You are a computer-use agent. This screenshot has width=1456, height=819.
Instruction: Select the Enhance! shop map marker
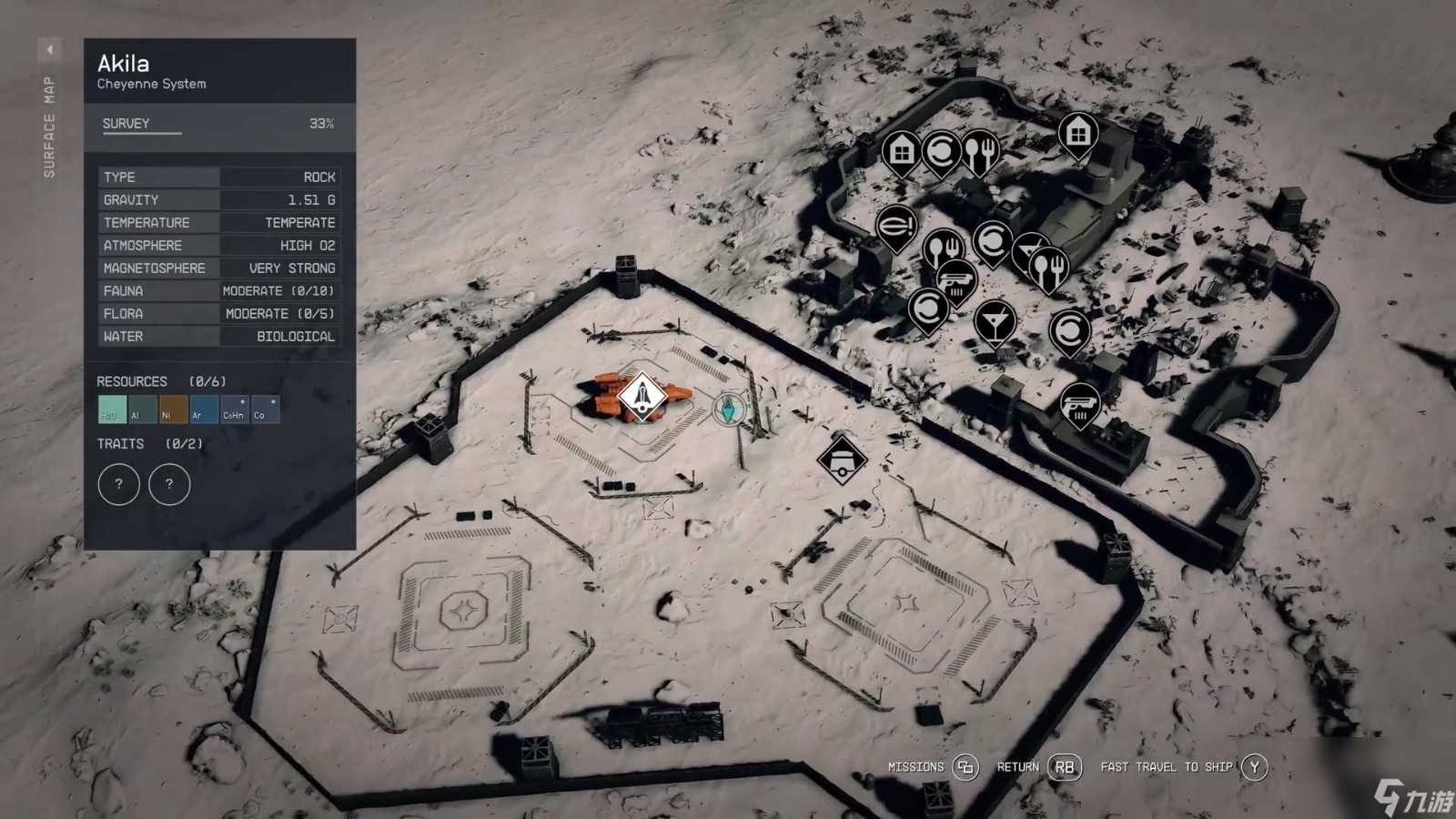895,225
